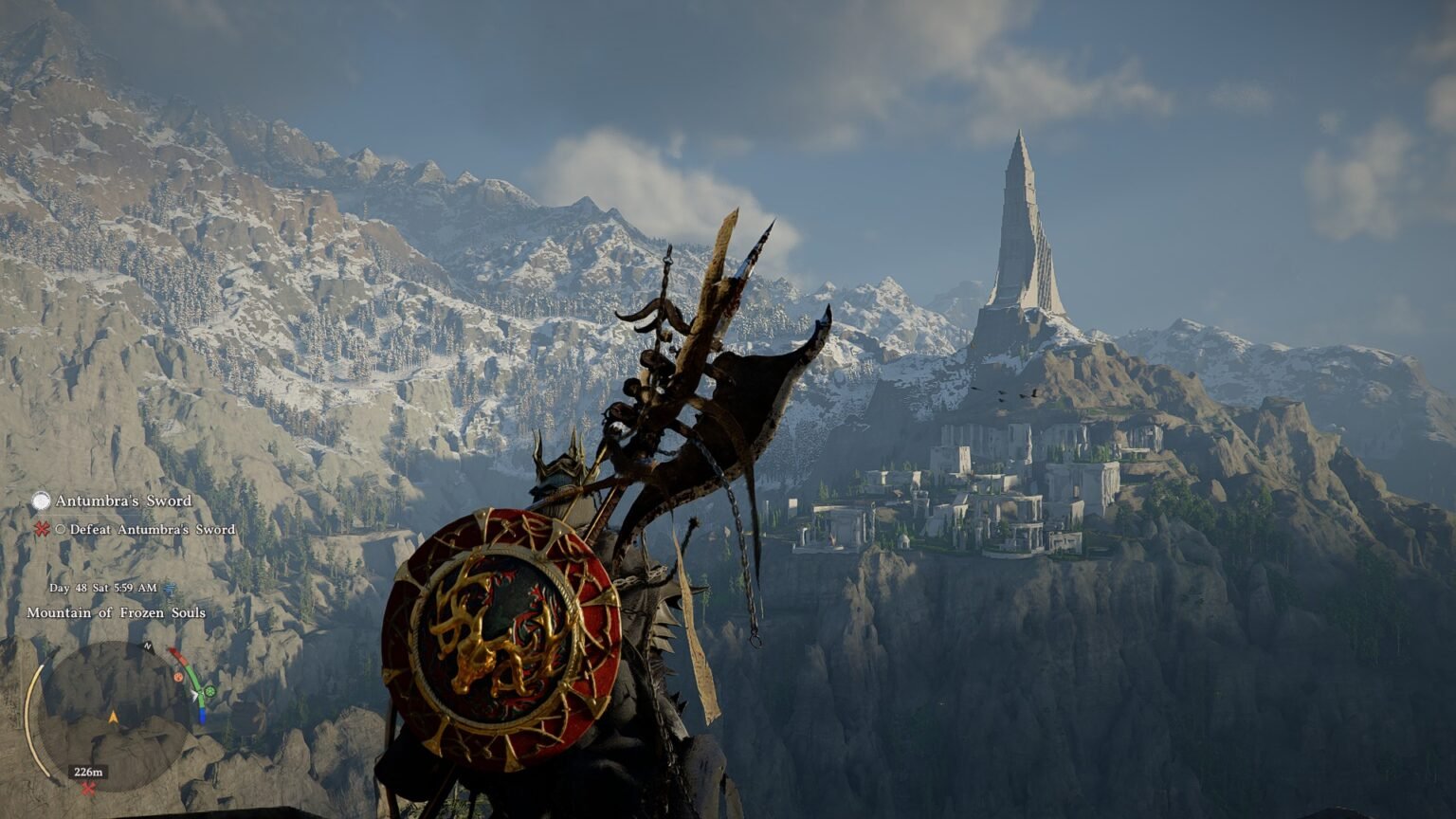Click the white quest icon beside Antumbra's Sword

[x=41, y=500]
